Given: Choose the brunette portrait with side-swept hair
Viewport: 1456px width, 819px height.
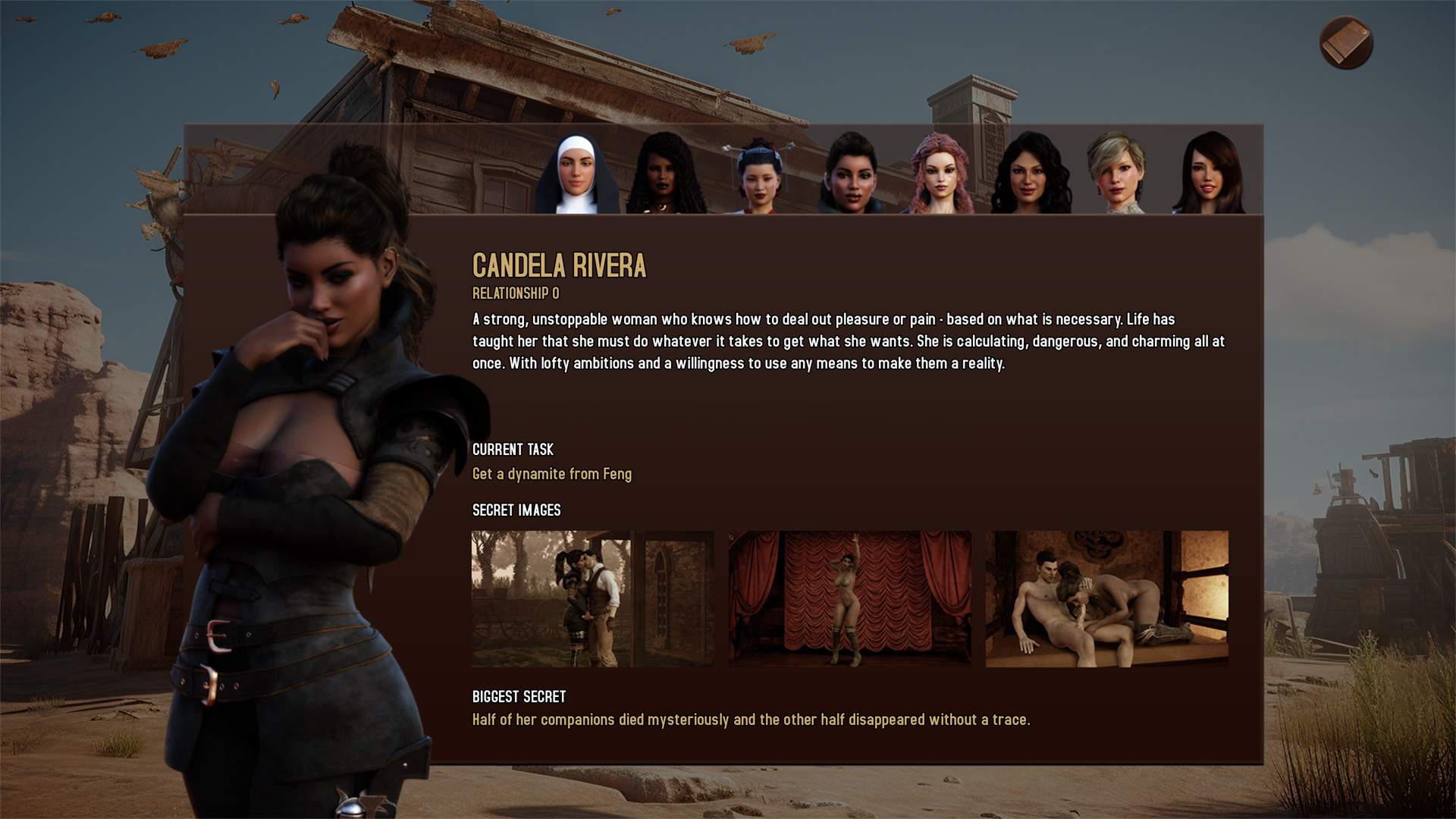Looking at the screenshot, I should point(1209,174).
